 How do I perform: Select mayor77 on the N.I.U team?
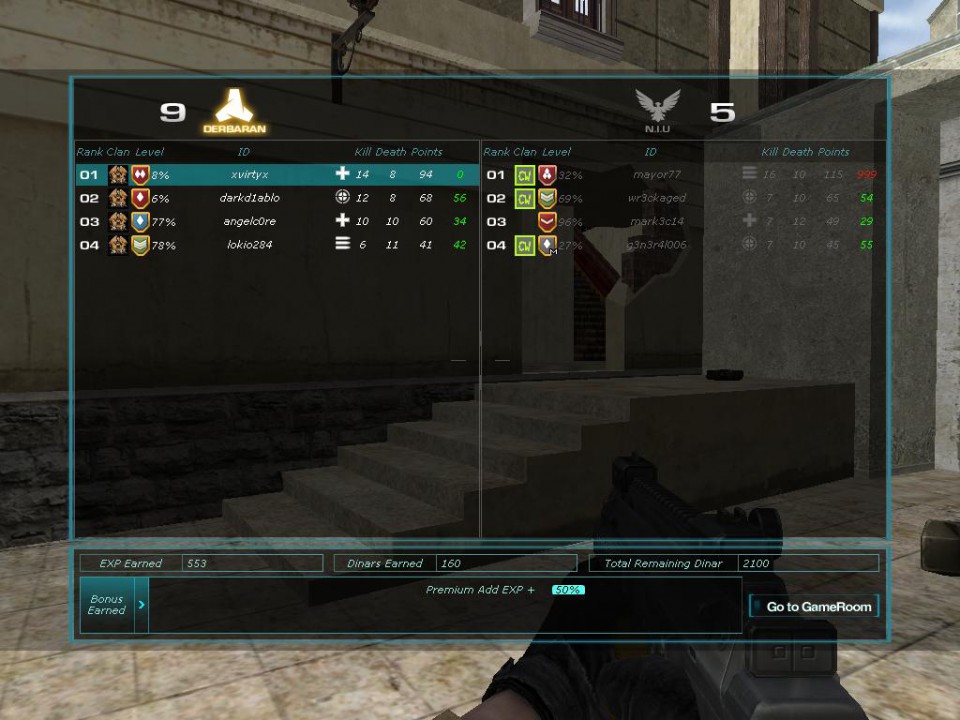[x=656, y=175]
